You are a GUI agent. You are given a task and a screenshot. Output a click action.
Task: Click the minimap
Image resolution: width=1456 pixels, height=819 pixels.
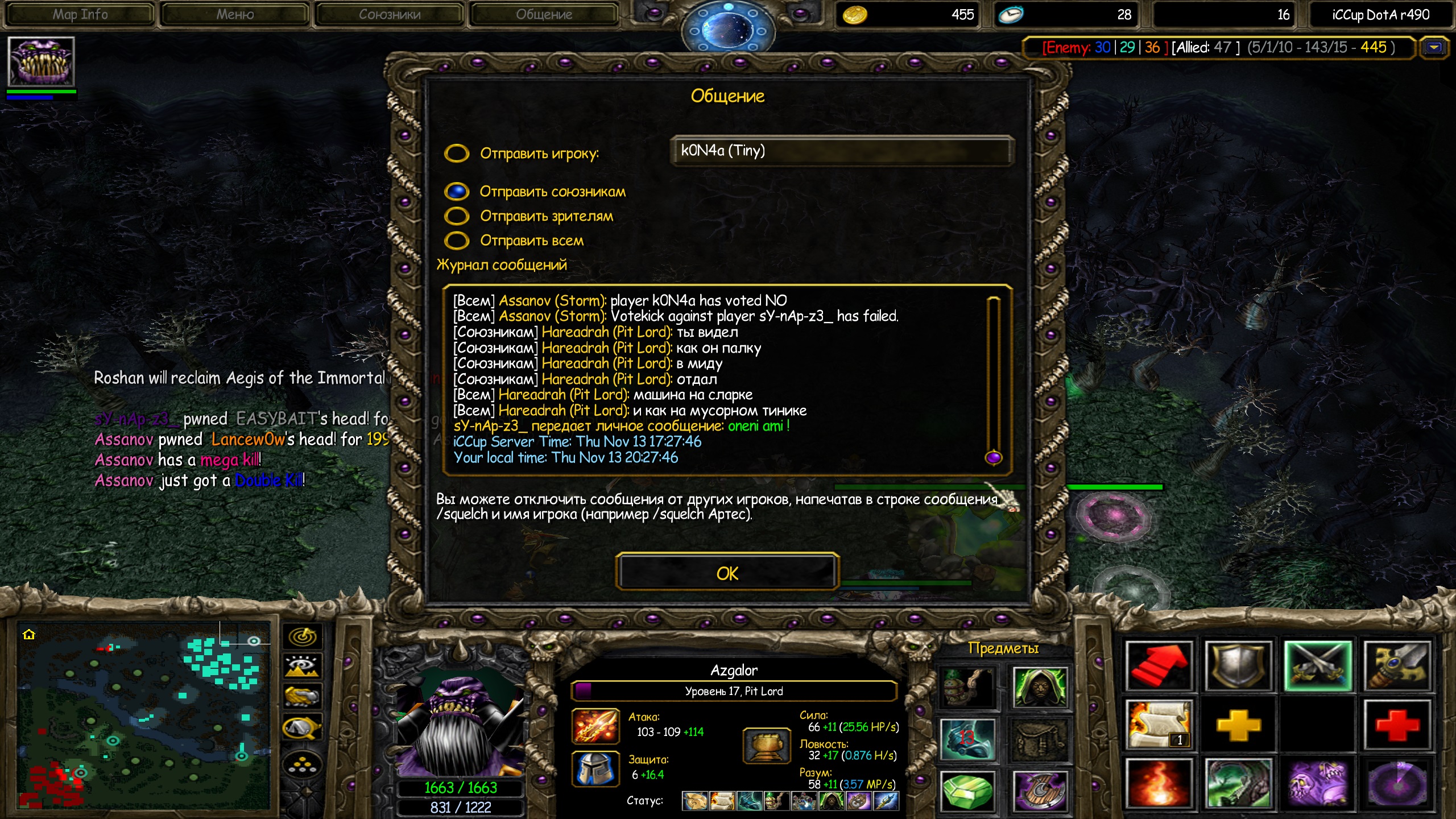(x=142, y=714)
